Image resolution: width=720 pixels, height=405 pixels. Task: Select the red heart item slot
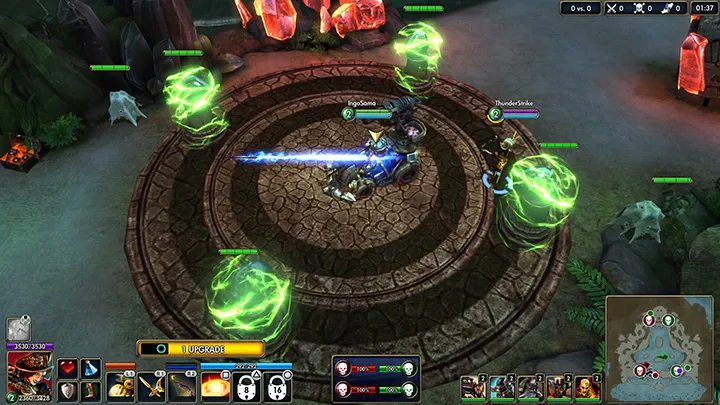tap(67, 369)
